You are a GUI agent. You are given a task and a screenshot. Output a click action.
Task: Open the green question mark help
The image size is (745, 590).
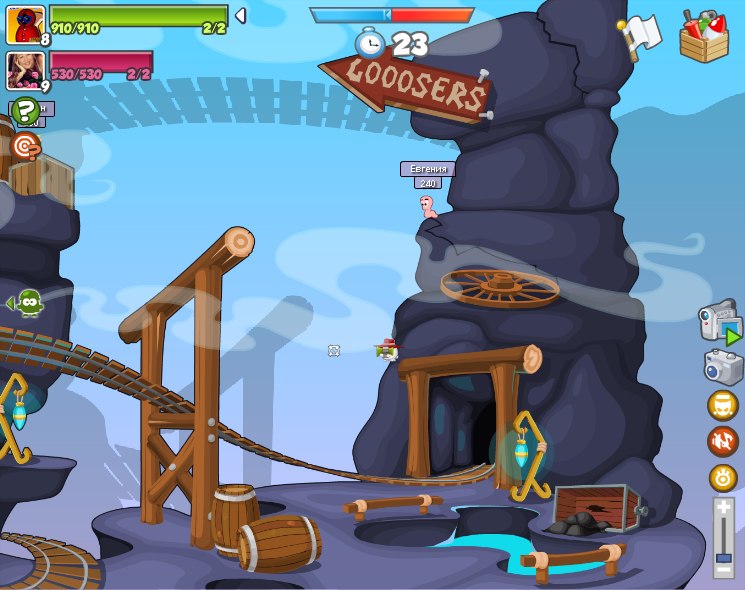26,110
